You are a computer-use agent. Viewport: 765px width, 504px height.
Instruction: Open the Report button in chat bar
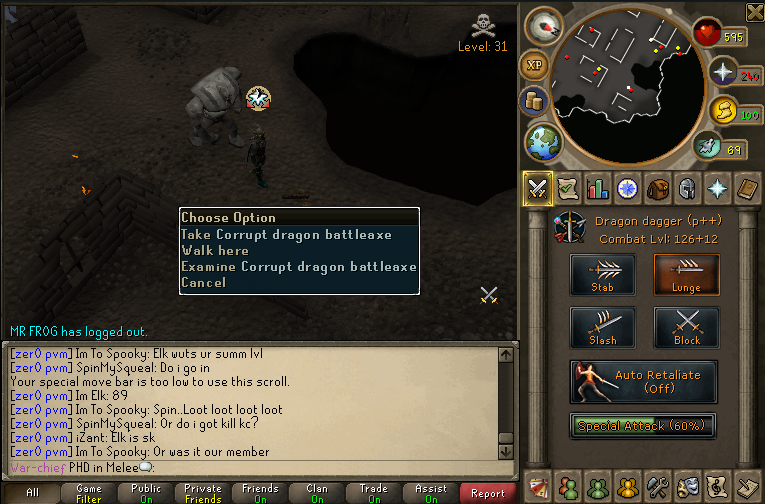pos(488,493)
